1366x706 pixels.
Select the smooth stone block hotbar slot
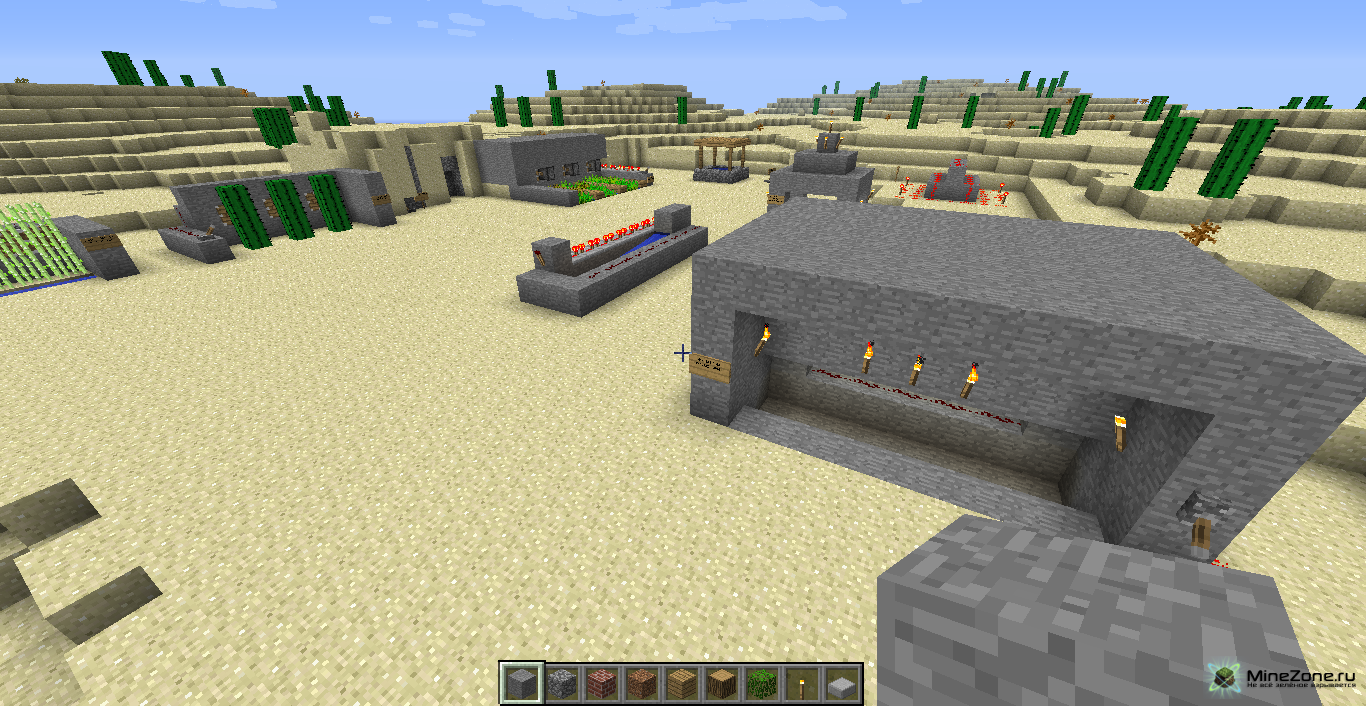pos(521,684)
